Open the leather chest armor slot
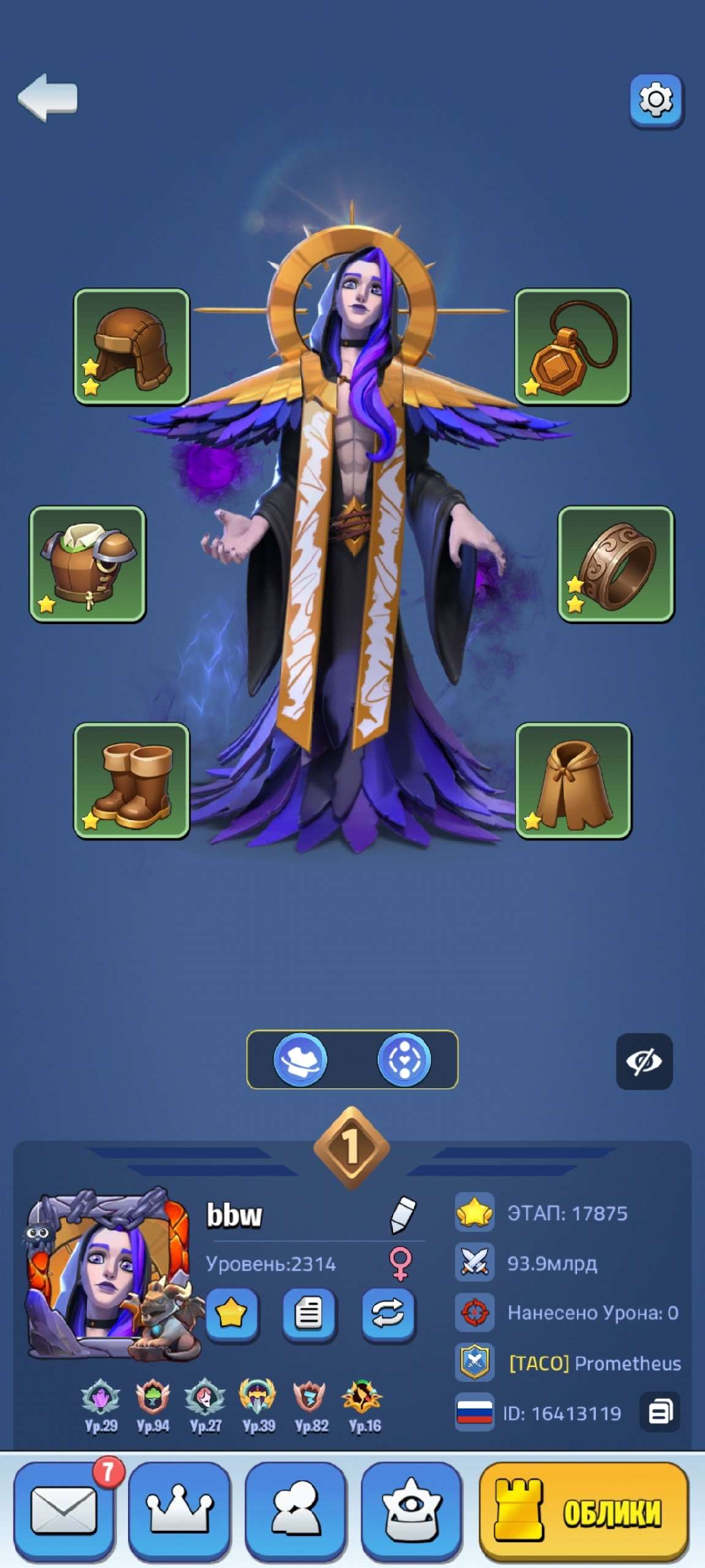Screen dimensions: 705x1568 point(88,563)
